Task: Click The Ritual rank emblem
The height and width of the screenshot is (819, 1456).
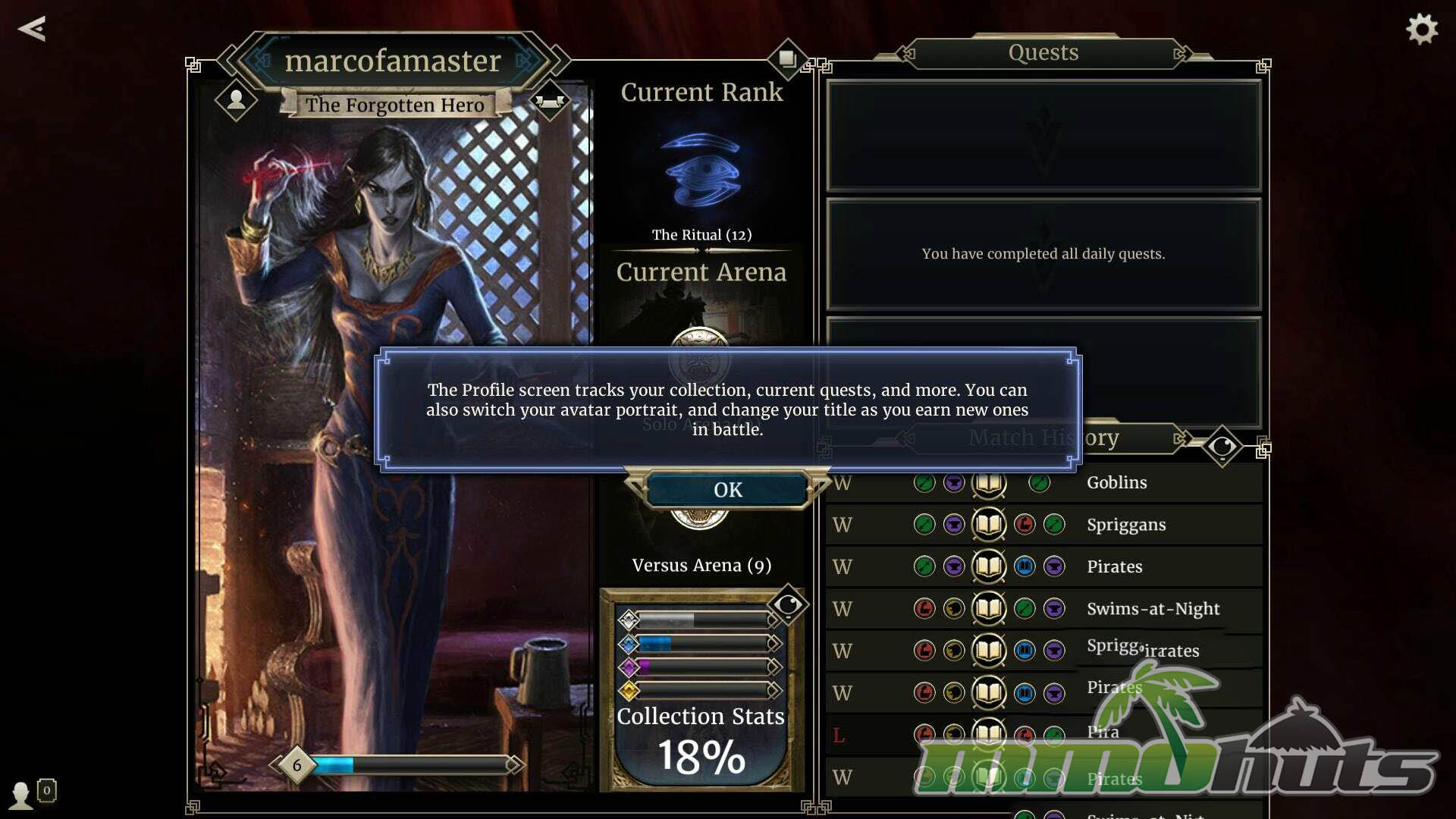Action: point(701,171)
